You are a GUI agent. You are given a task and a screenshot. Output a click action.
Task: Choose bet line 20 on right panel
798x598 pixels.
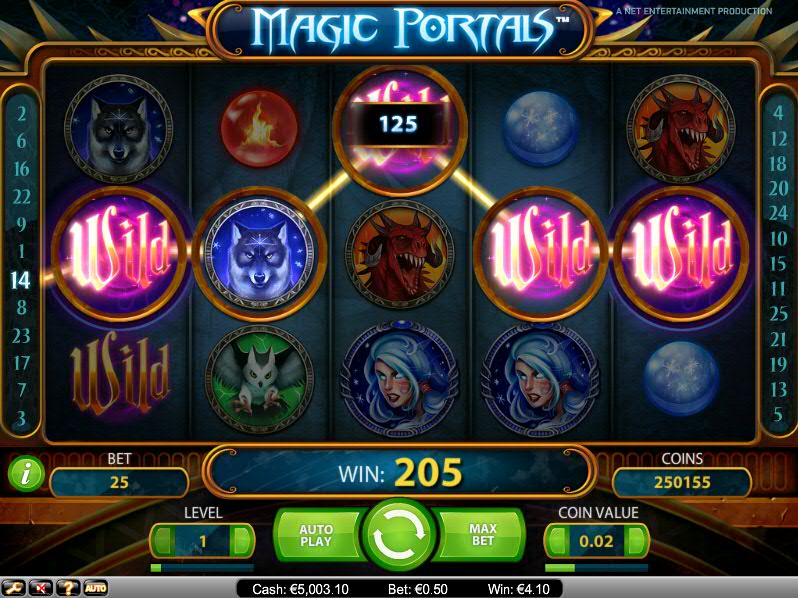pyautogui.click(x=778, y=188)
